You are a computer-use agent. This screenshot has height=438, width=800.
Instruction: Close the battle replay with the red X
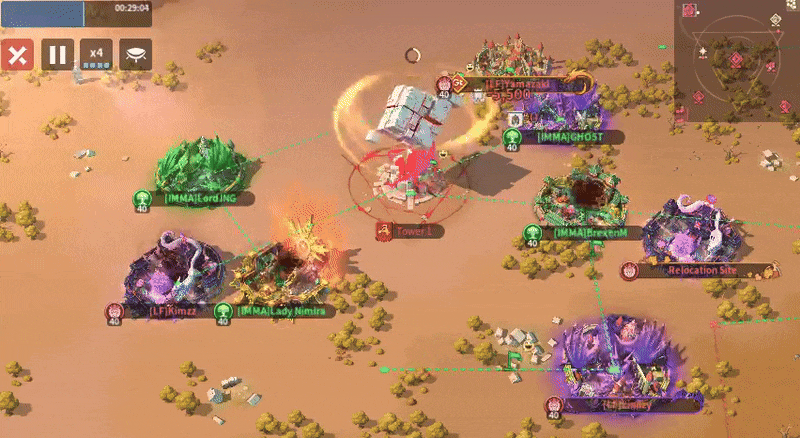pyautogui.click(x=16, y=54)
